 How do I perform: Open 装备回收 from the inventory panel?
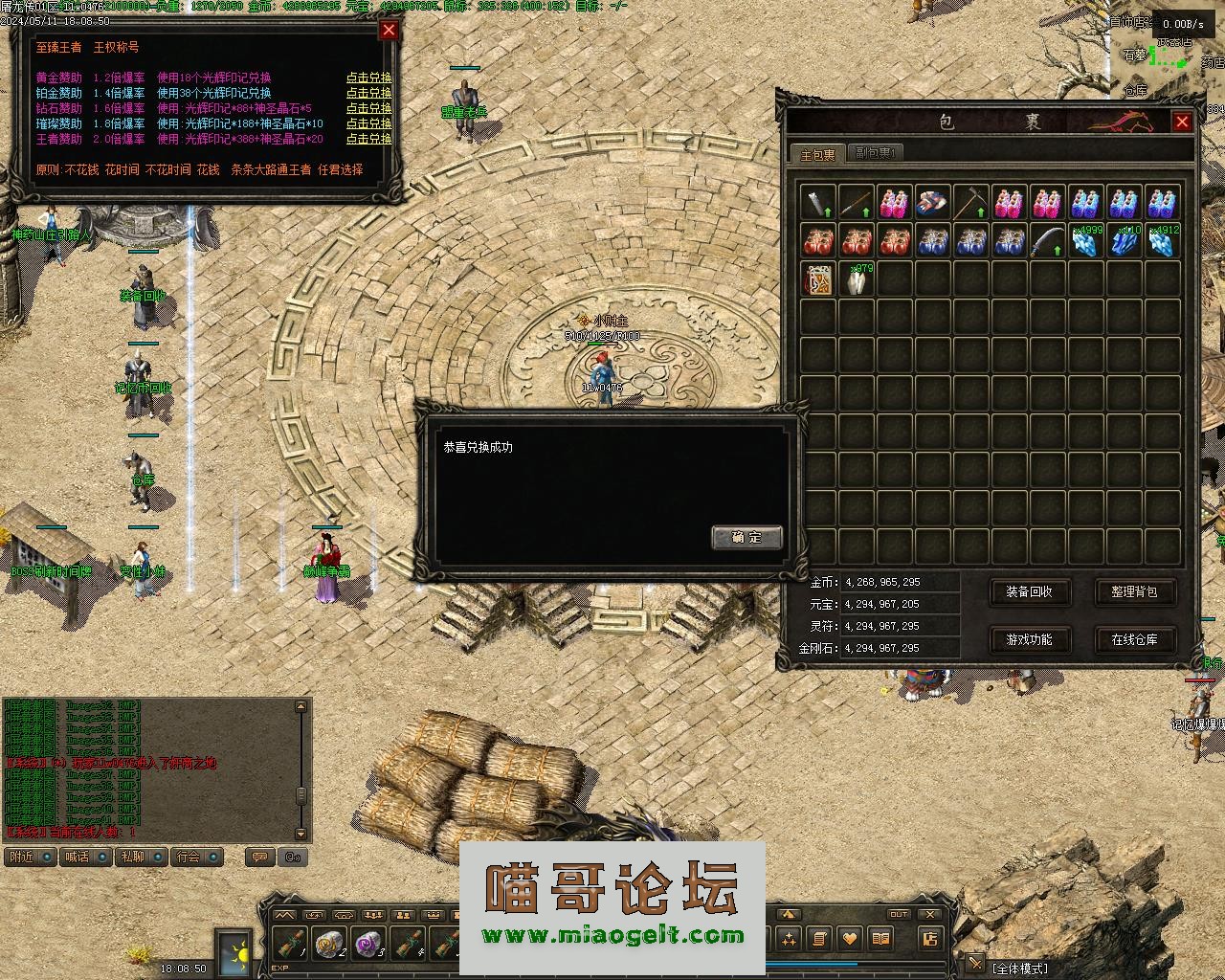[x=1029, y=592]
